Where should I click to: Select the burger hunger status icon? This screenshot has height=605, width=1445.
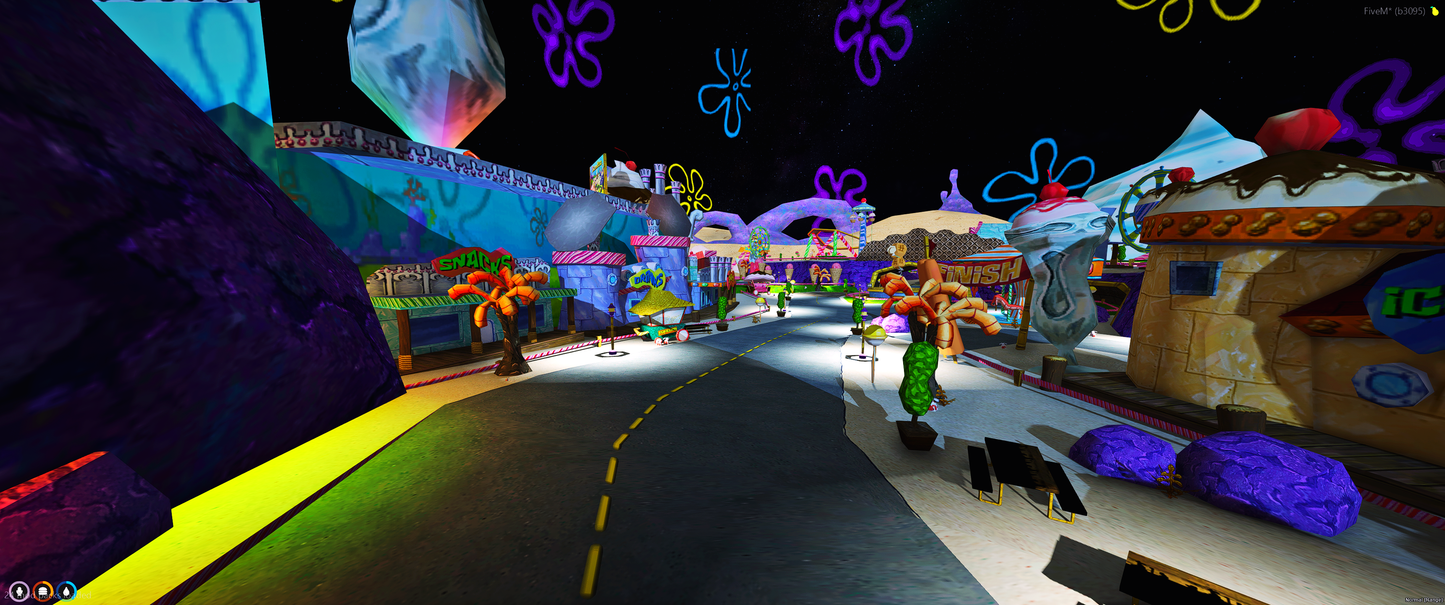click(43, 592)
